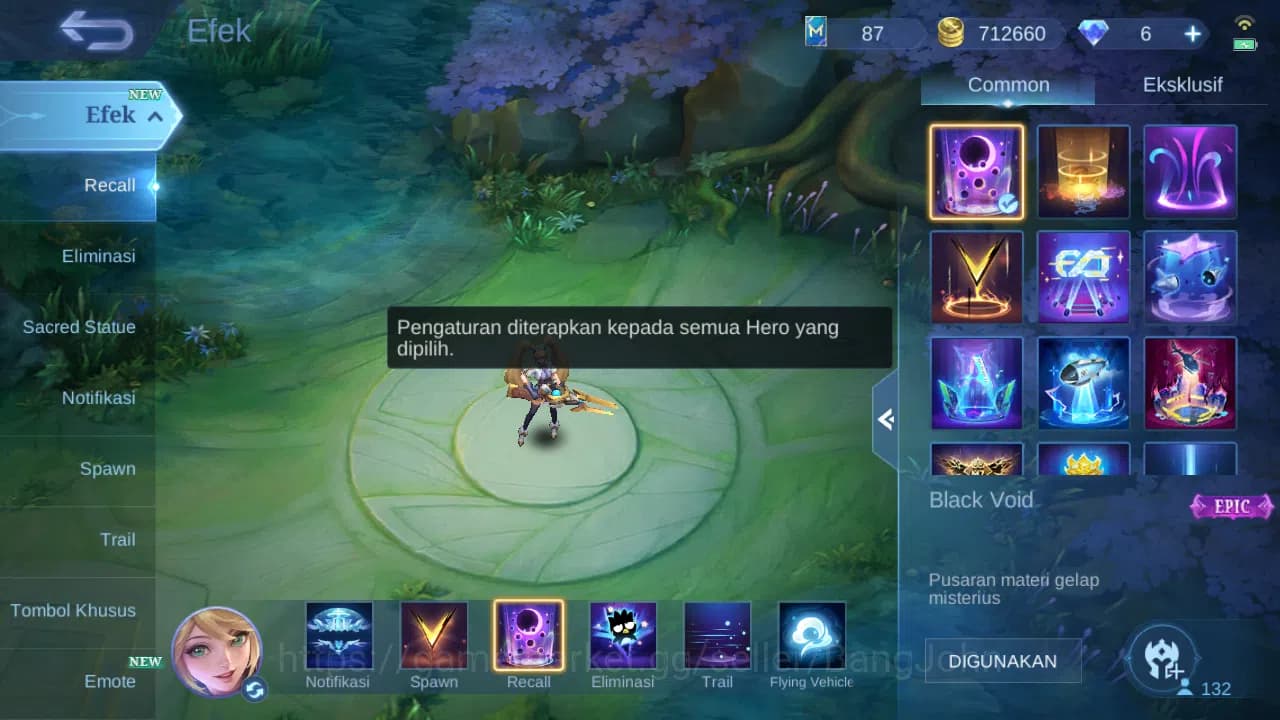Collapse the Efek section using its chevron
1280x720 pixels.
(155, 115)
